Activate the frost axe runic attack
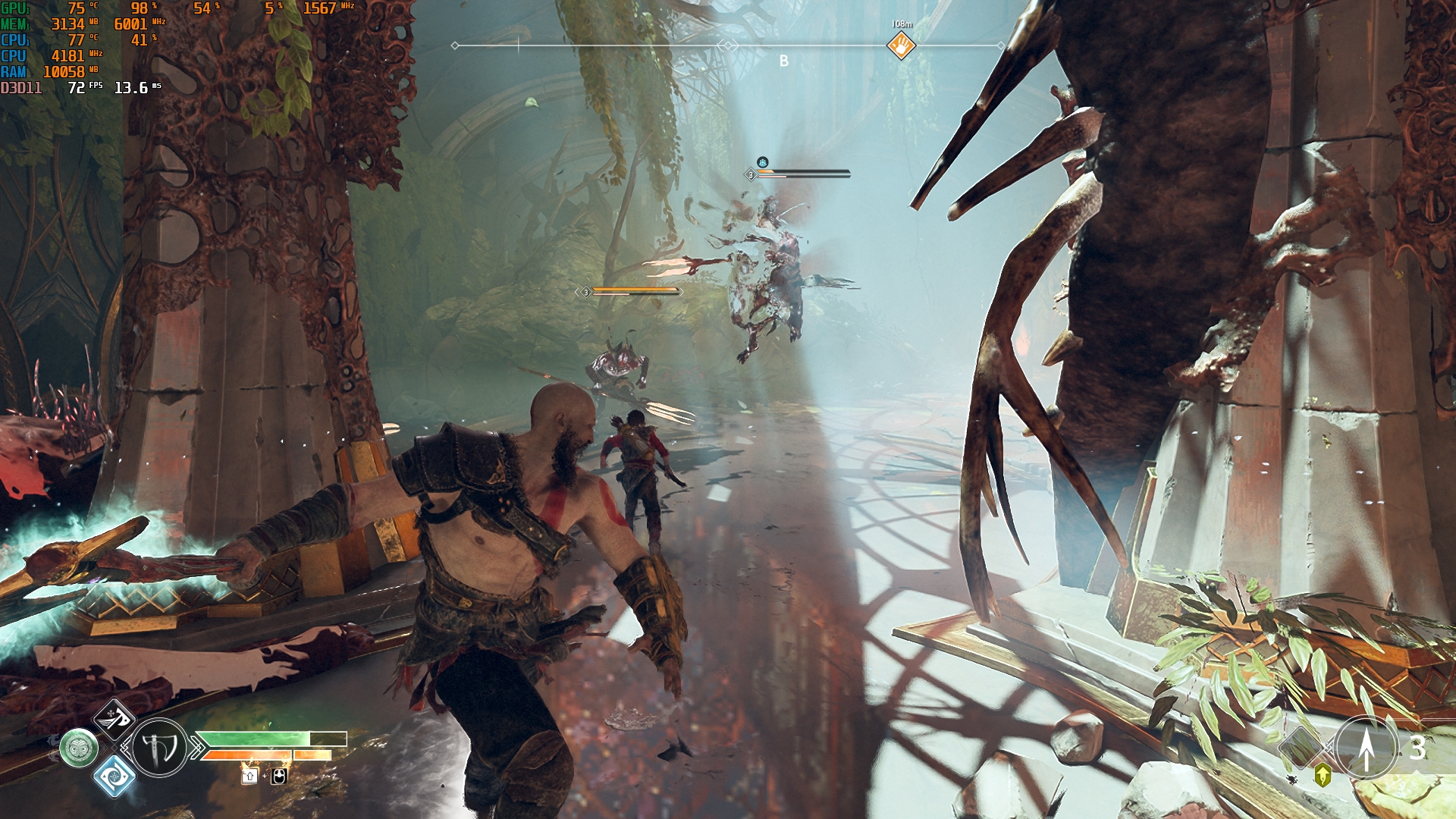The height and width of the screenshot is (819, 1456). pyautogui.click(x=115, y=719)
